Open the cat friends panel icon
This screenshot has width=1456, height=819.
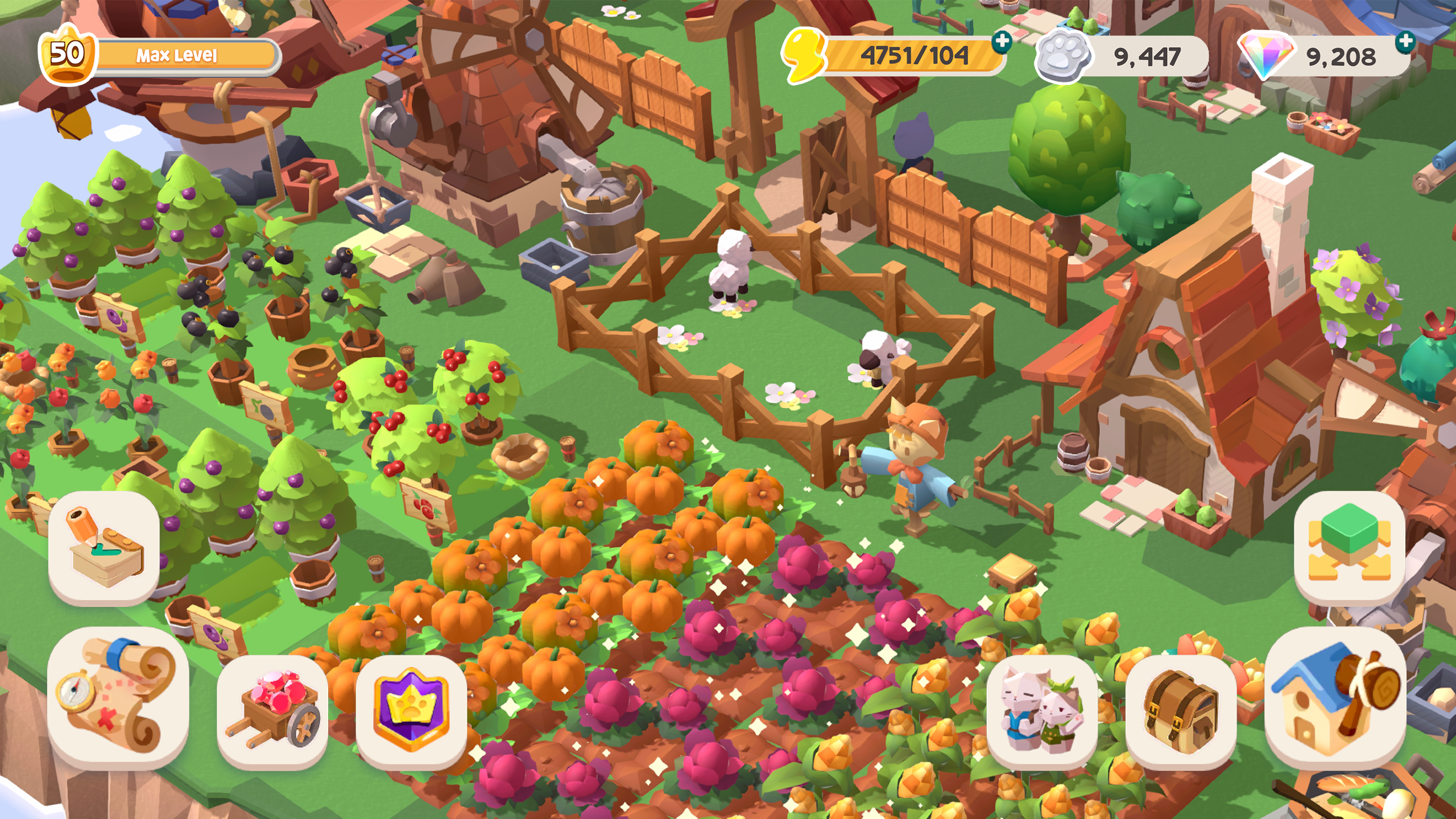[1047, 712]
